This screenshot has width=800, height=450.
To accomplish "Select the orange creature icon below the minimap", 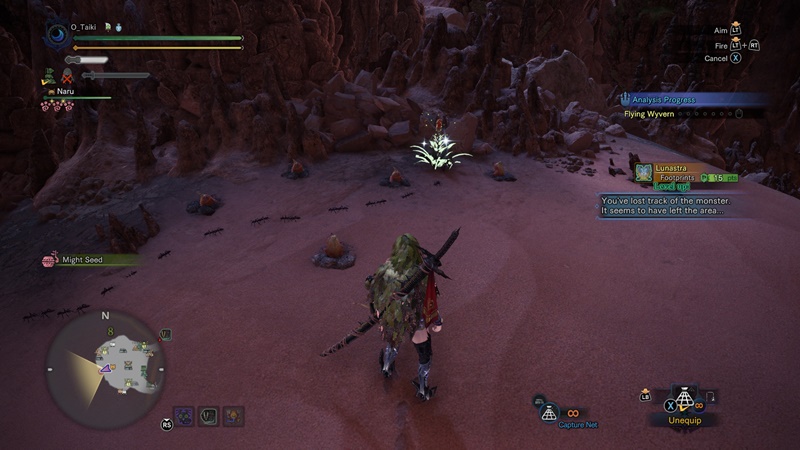I will [x=233, y=415].
